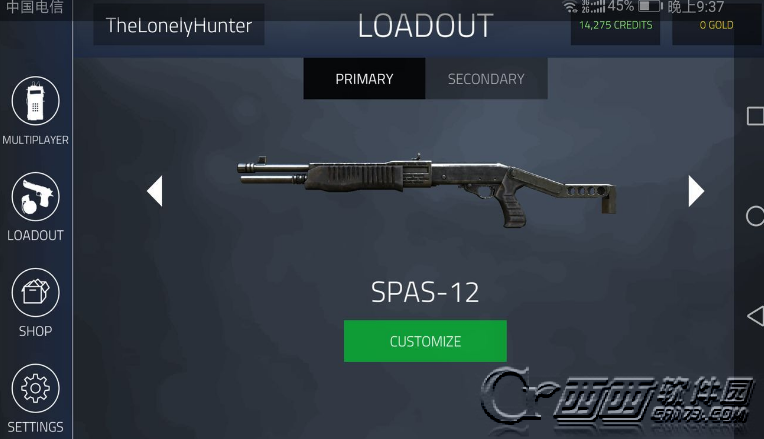Switch to the Primary weapon tab
764x439 pixels.
[364, 79]
